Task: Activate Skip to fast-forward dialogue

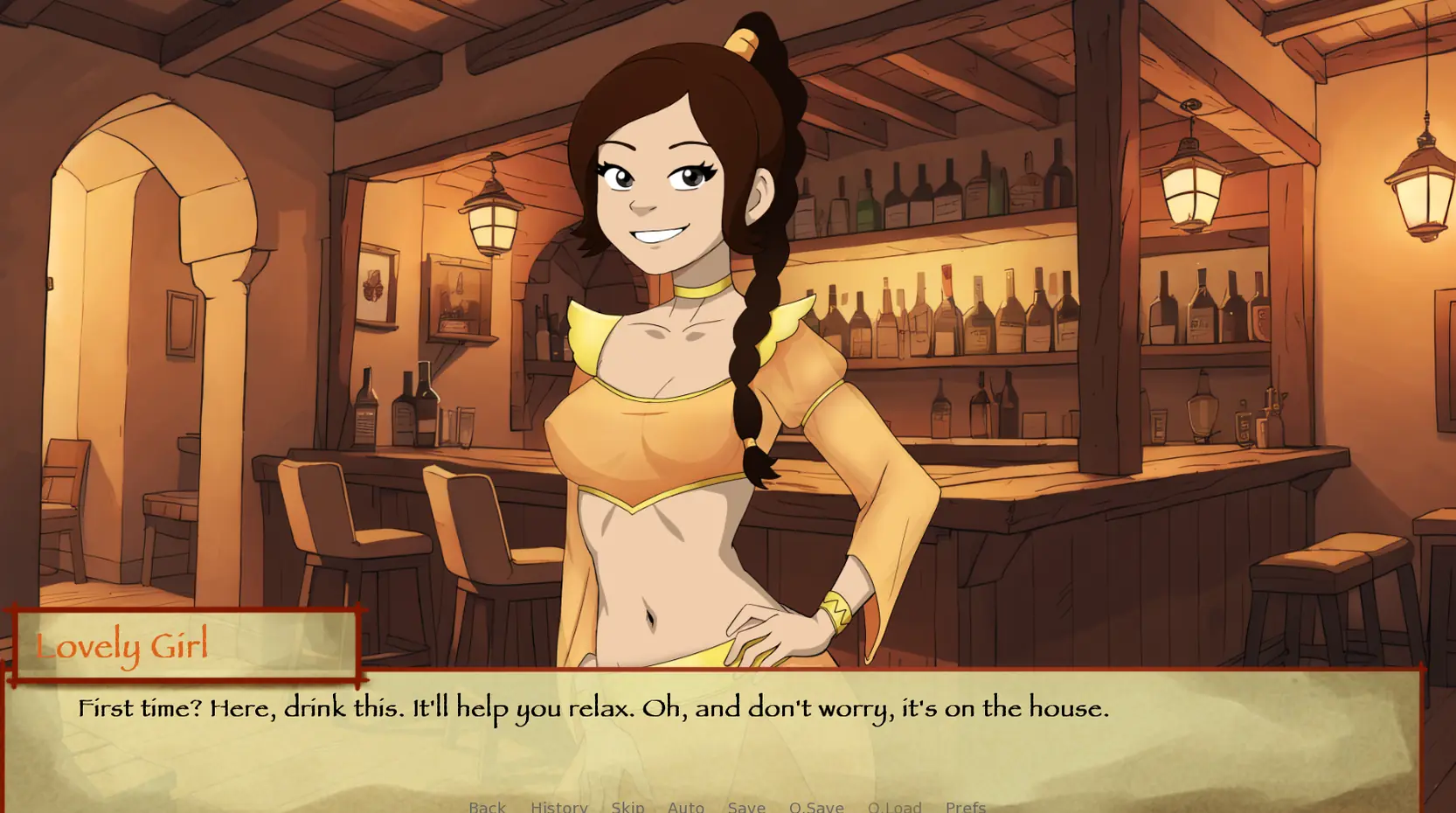Action: 627,806
